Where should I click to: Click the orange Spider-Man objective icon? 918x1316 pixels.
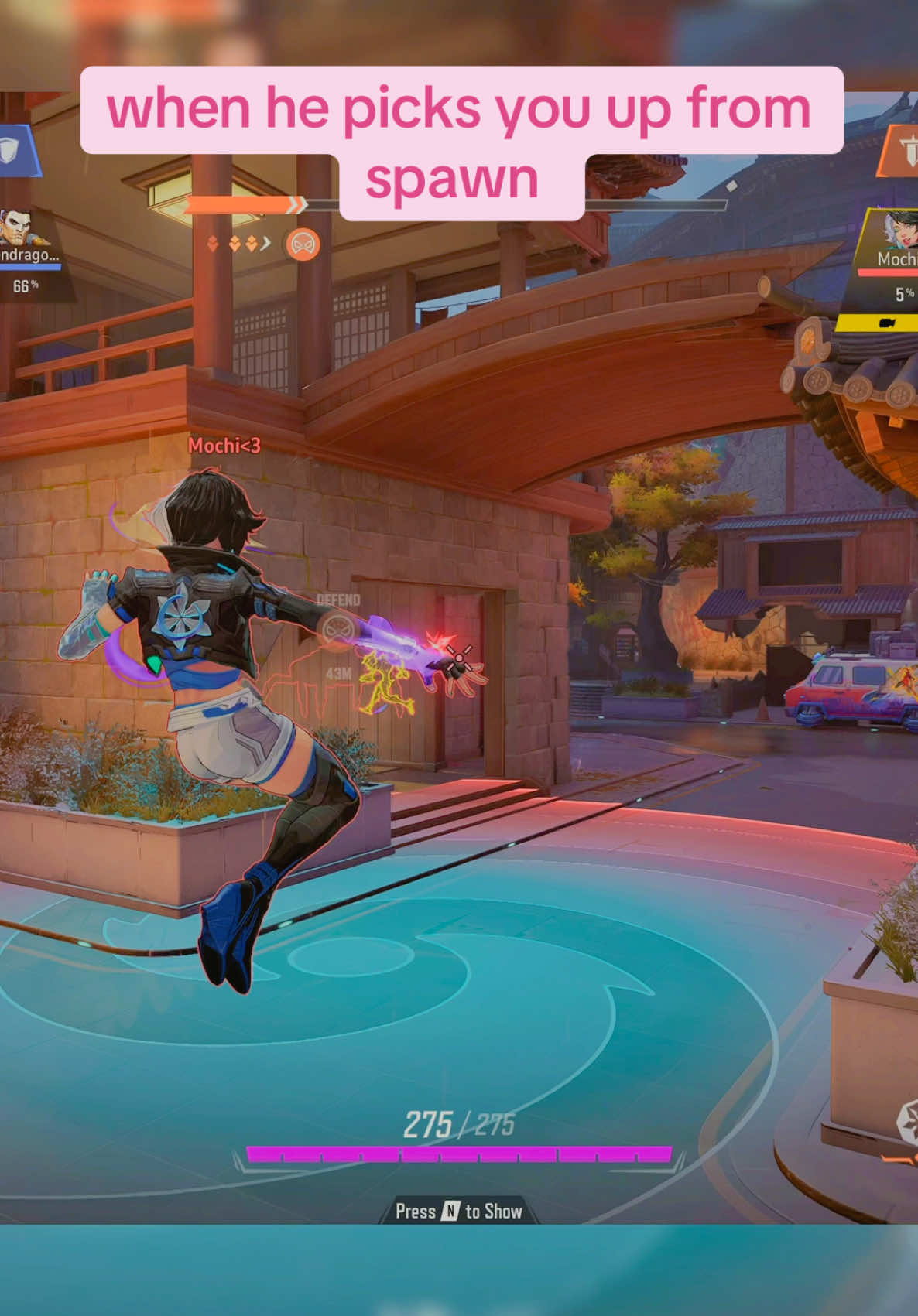click(303, 244)
